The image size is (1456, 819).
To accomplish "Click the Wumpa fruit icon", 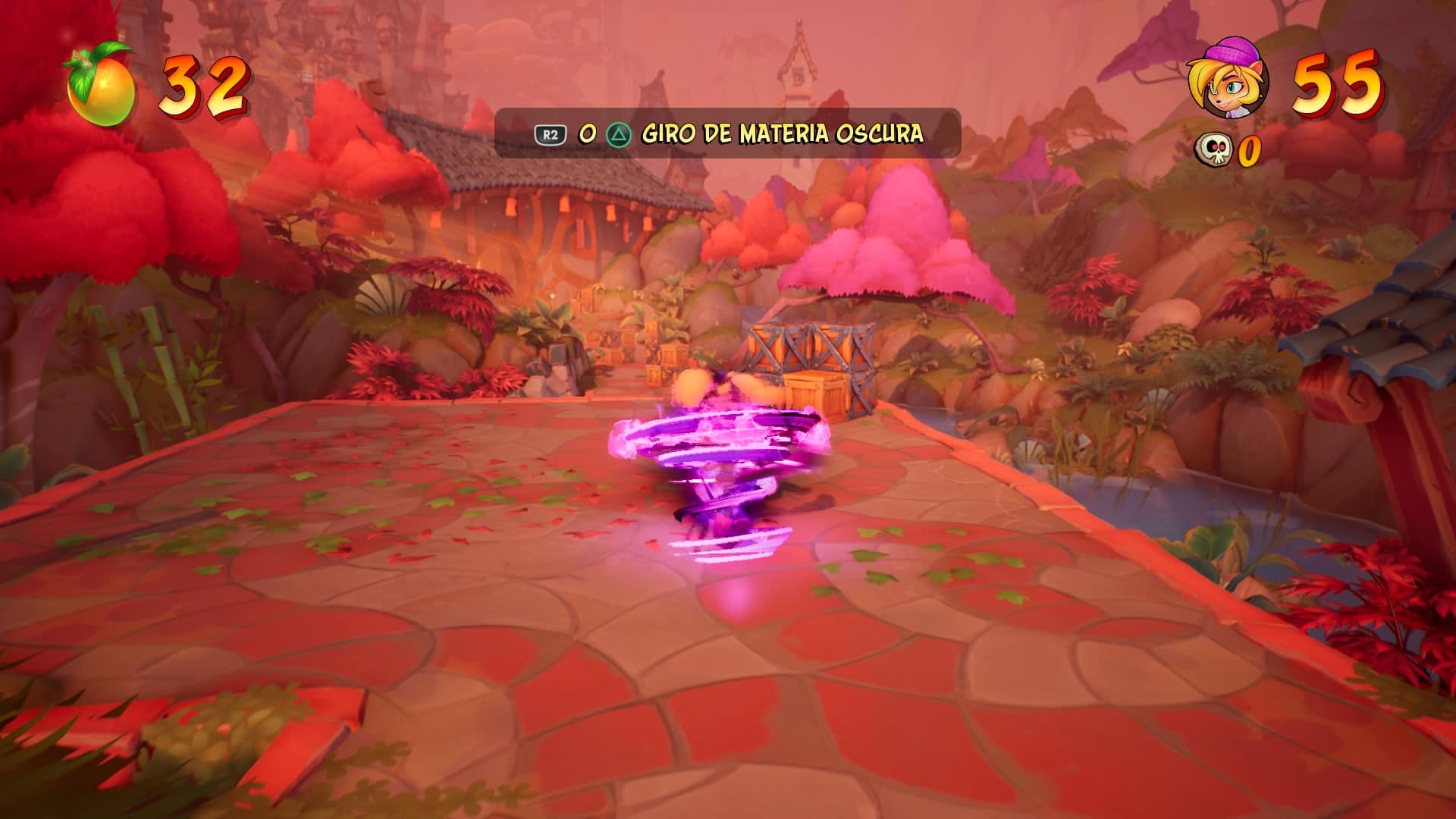I will click(102, 86).
